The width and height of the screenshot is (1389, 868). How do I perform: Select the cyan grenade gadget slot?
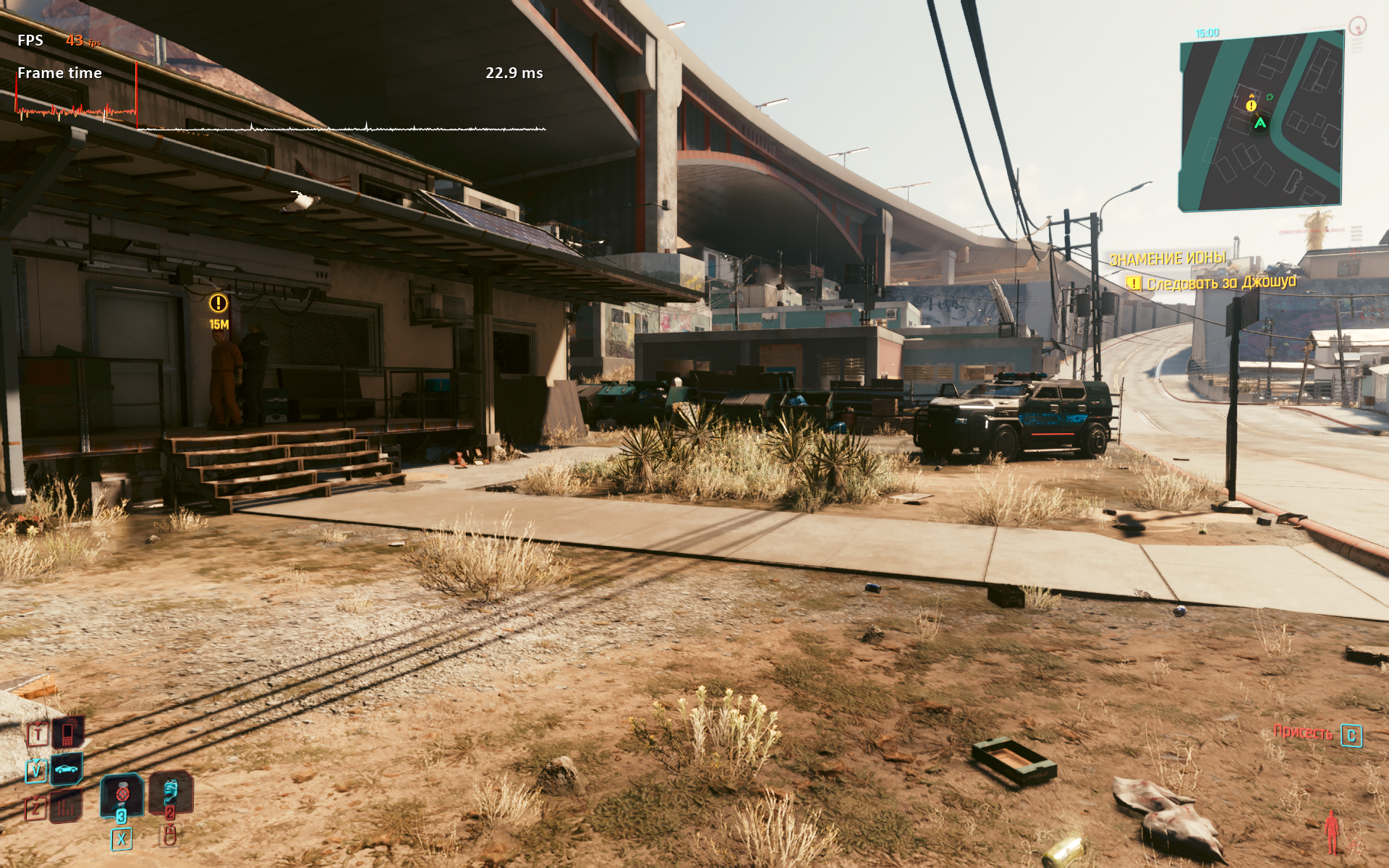pos(170,791)
